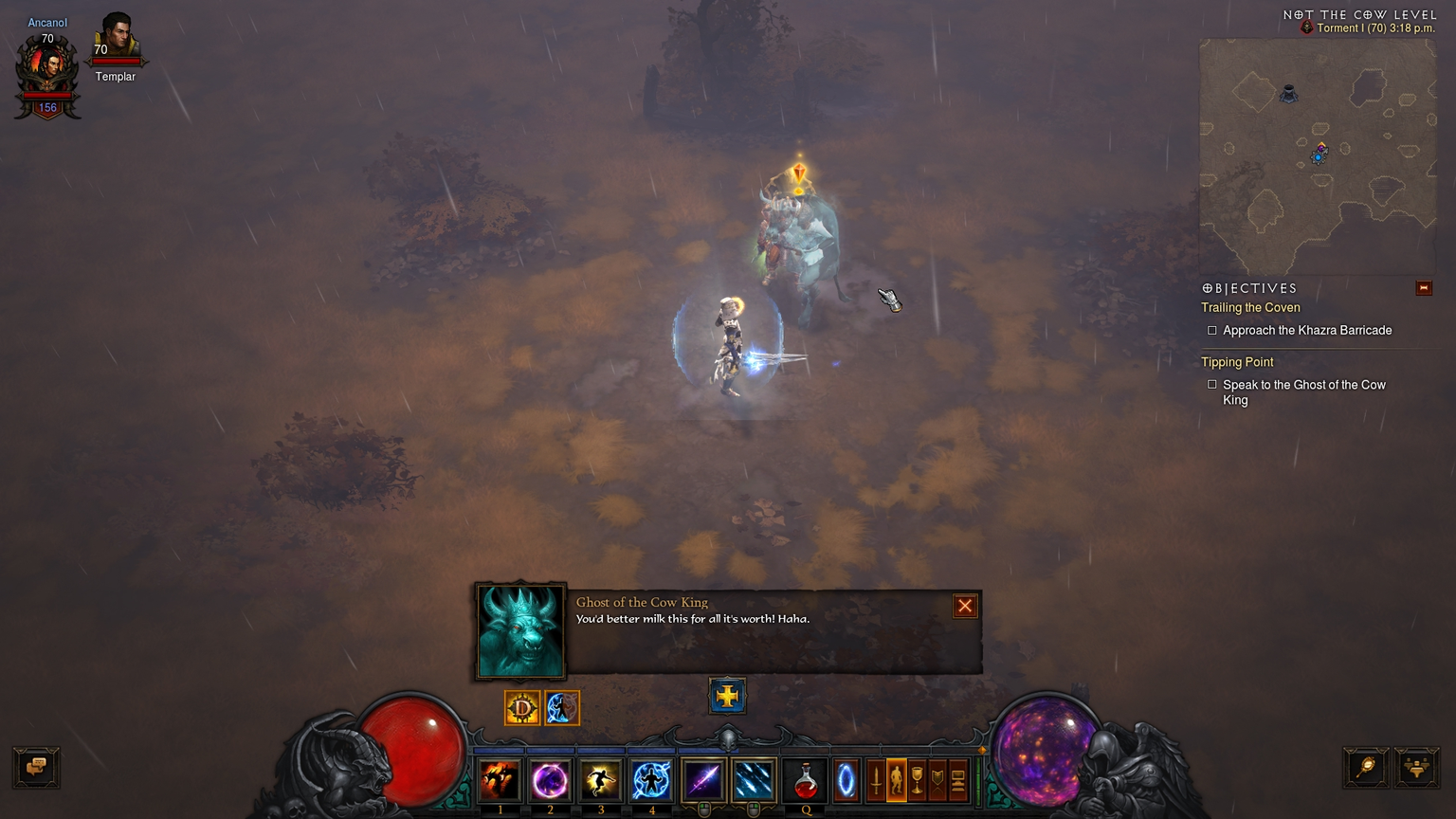
Task: Open the skills menu sword button
Action: click(876, 780)
